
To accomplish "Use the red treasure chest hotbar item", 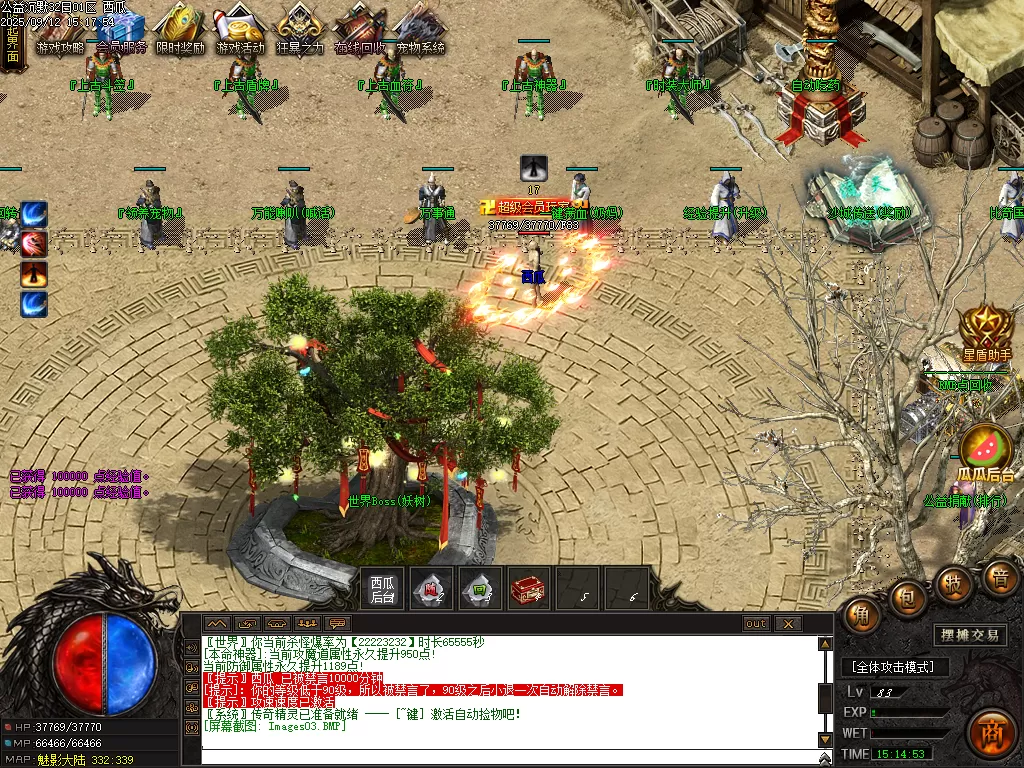I will (x=529, y=589).
